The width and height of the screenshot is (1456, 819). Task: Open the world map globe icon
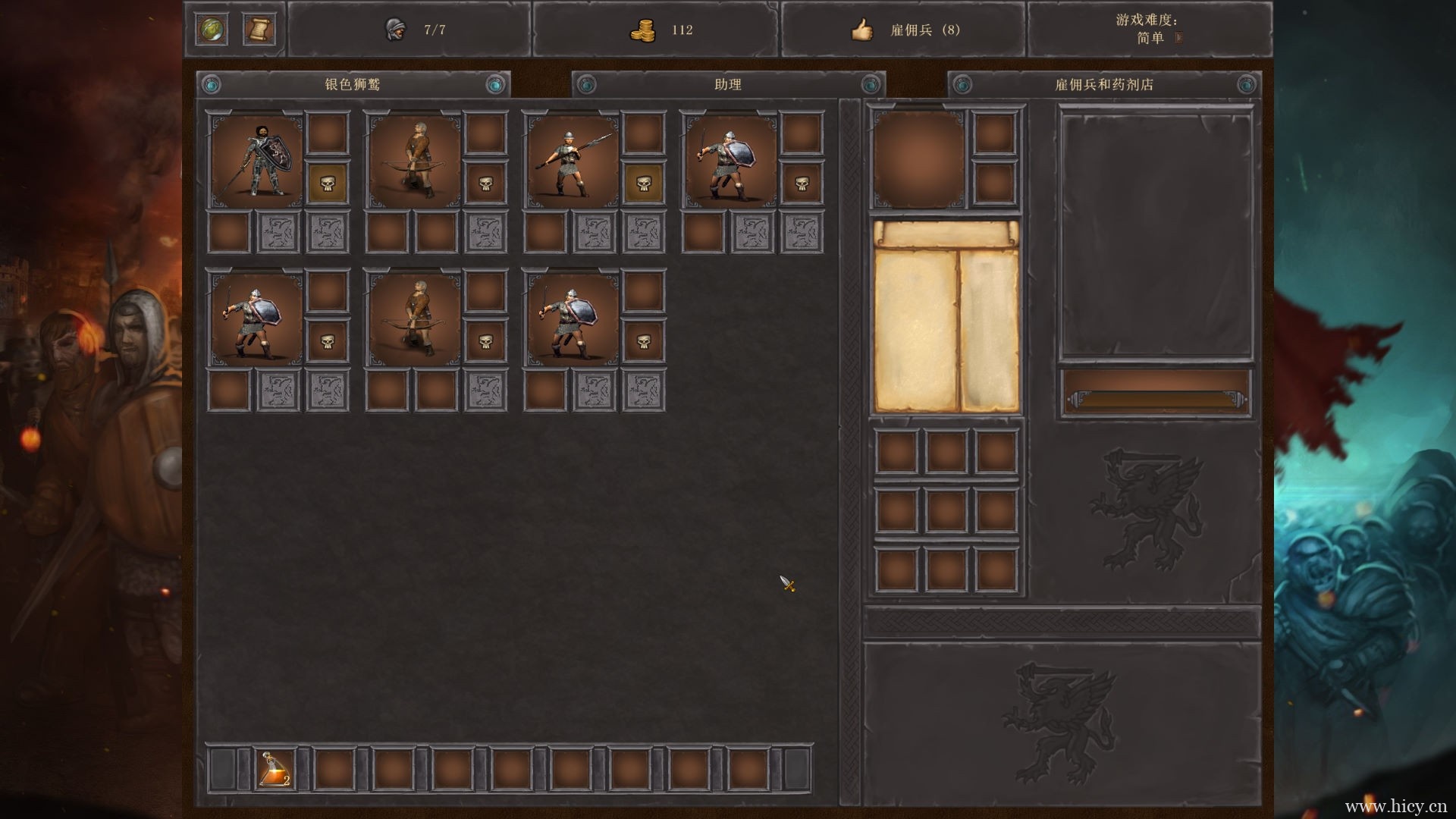[211, 30]
